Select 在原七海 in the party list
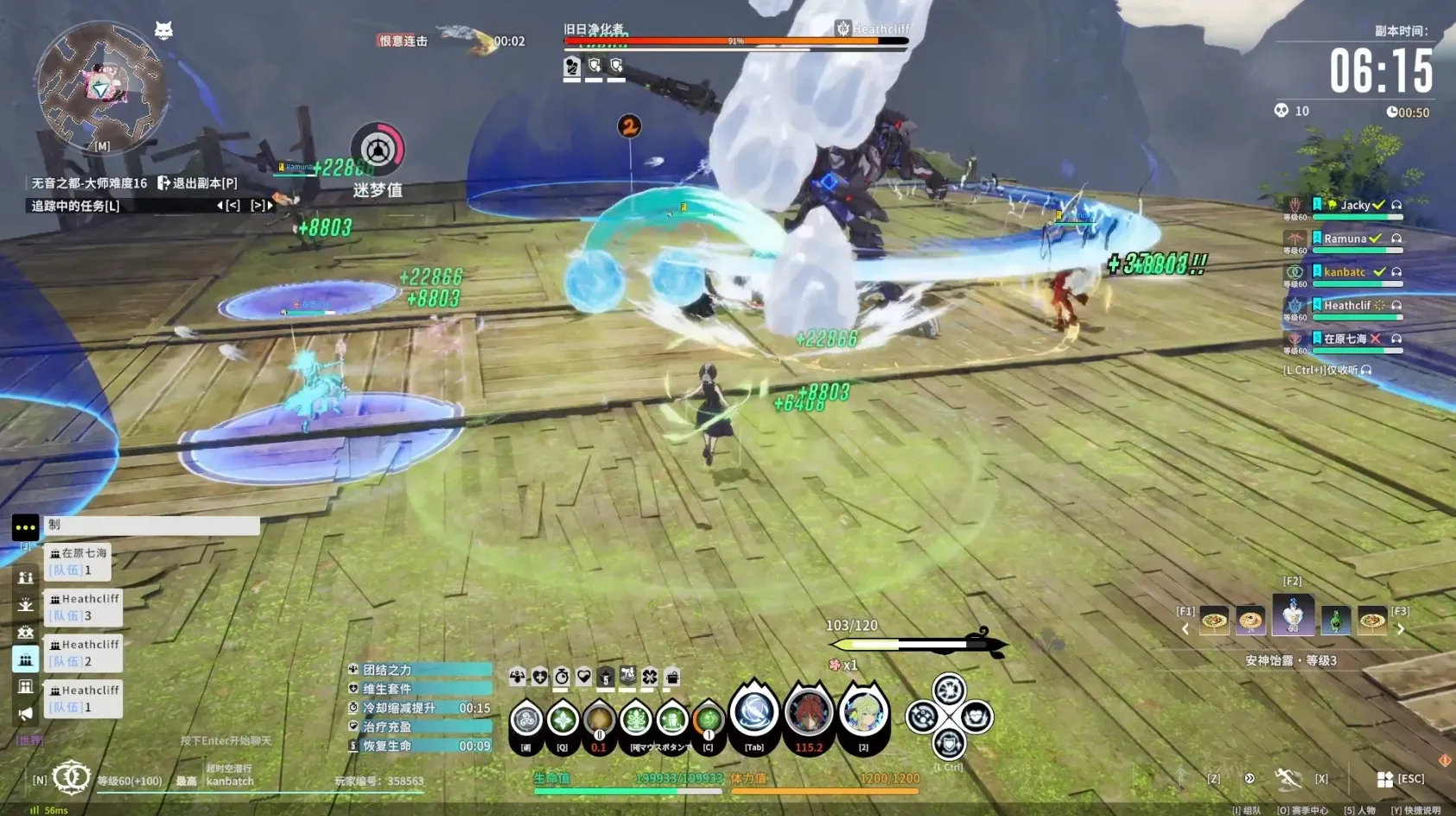The image size is (1456, 816). coord(1345,339)
